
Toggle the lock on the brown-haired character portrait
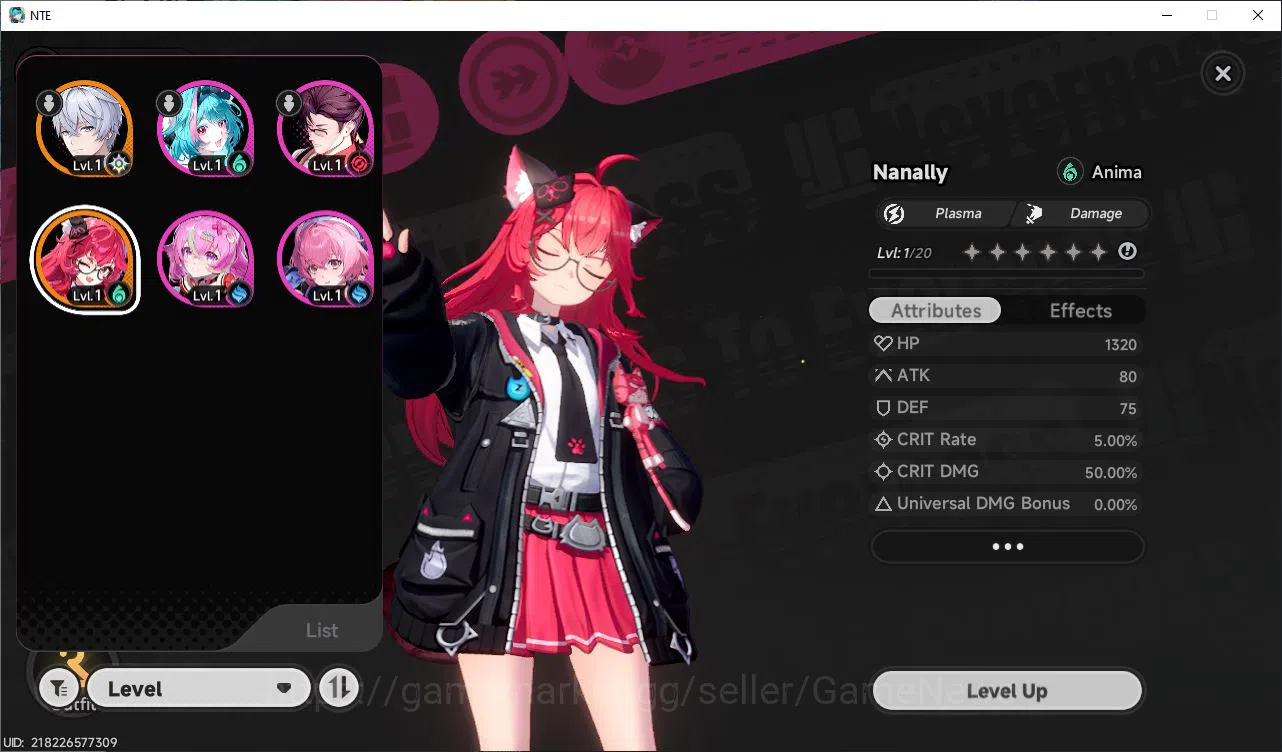[288, 101]
